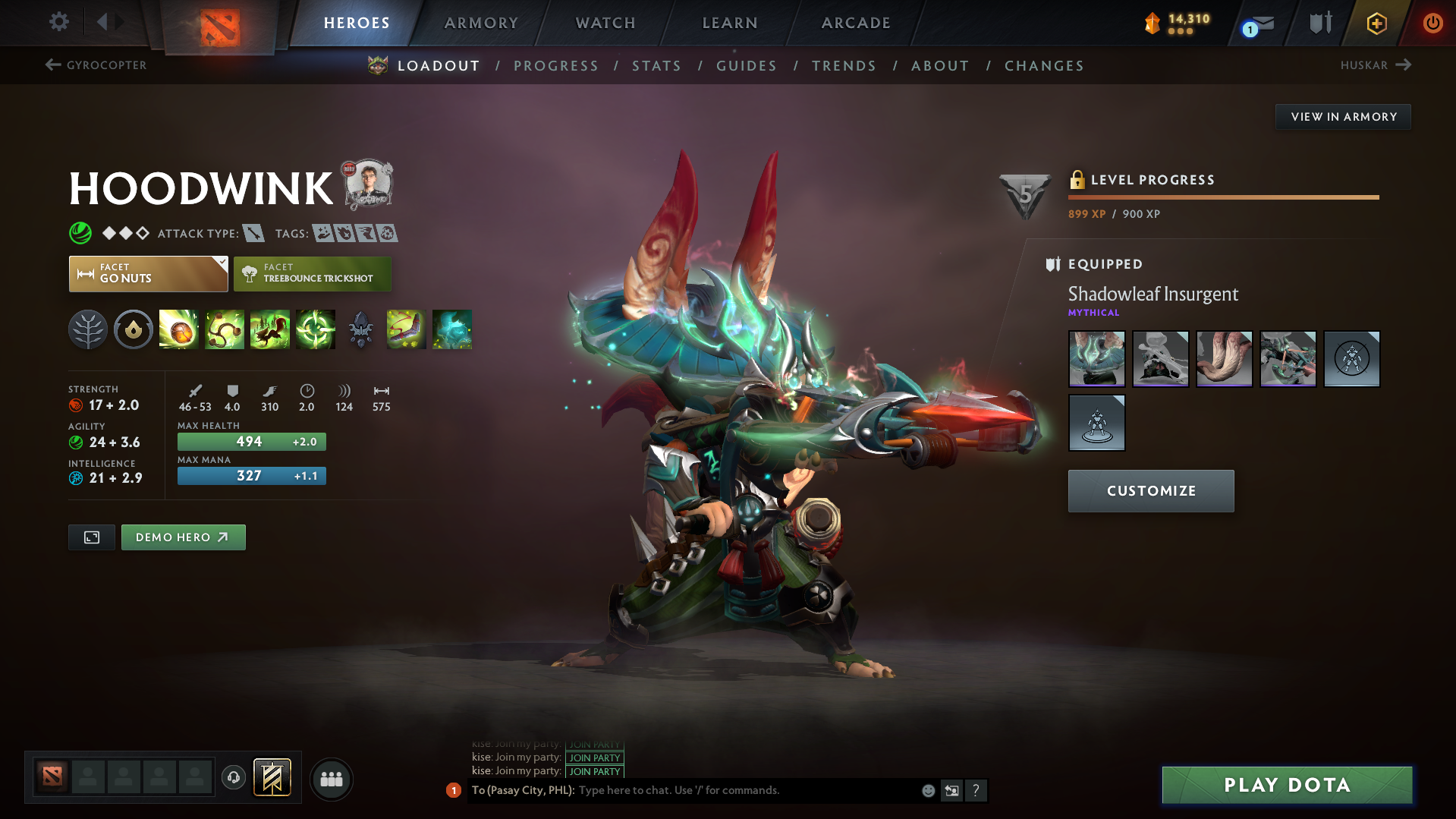Enable the Go Nuts facet

click(148, 273)
